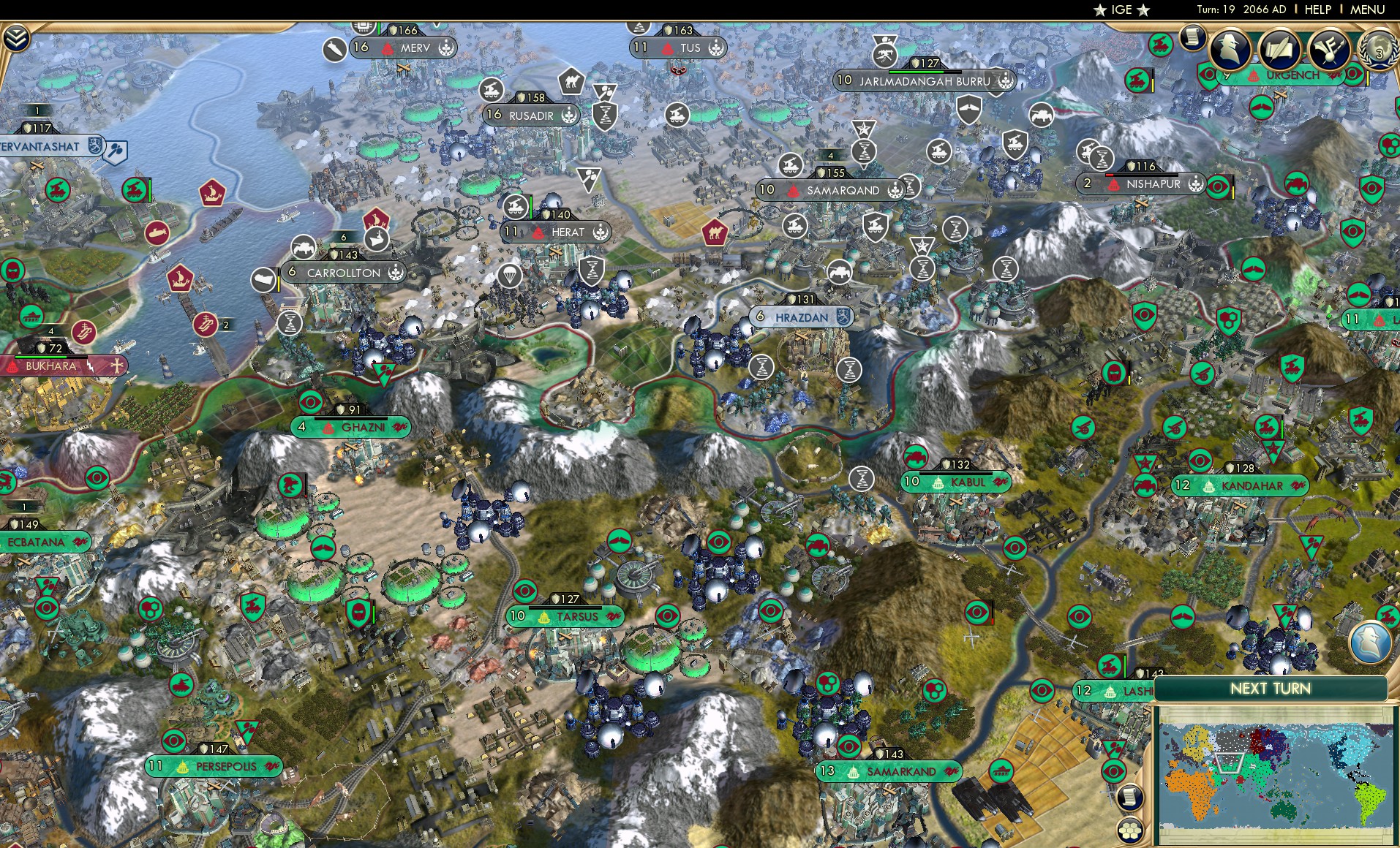Click the capital icon on Persepolis's banner
This screenshot has height=848, width=1400.
pyautogui.click(x=183, y=766)
